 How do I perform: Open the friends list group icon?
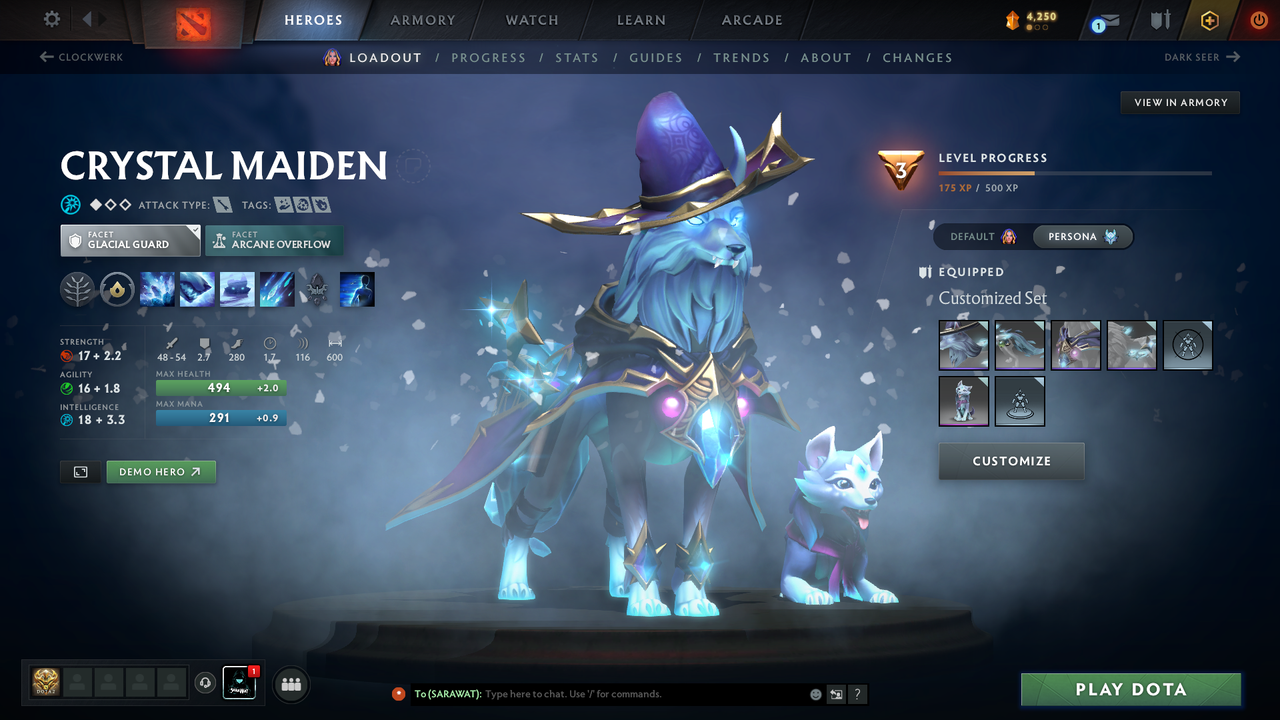290,684
